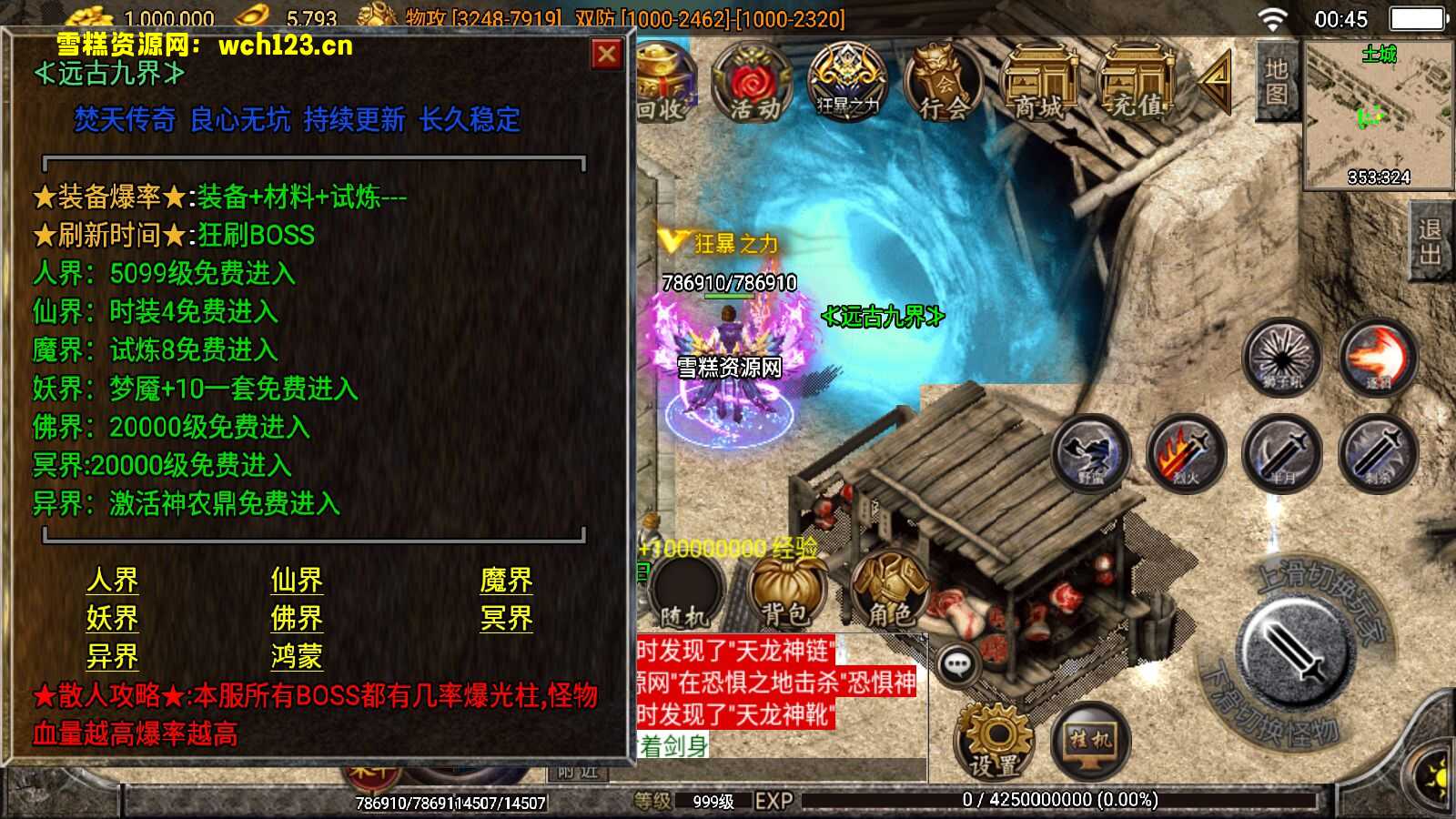Enter the 魔界 realm link

pyautogui.click(x=506, y=580)
